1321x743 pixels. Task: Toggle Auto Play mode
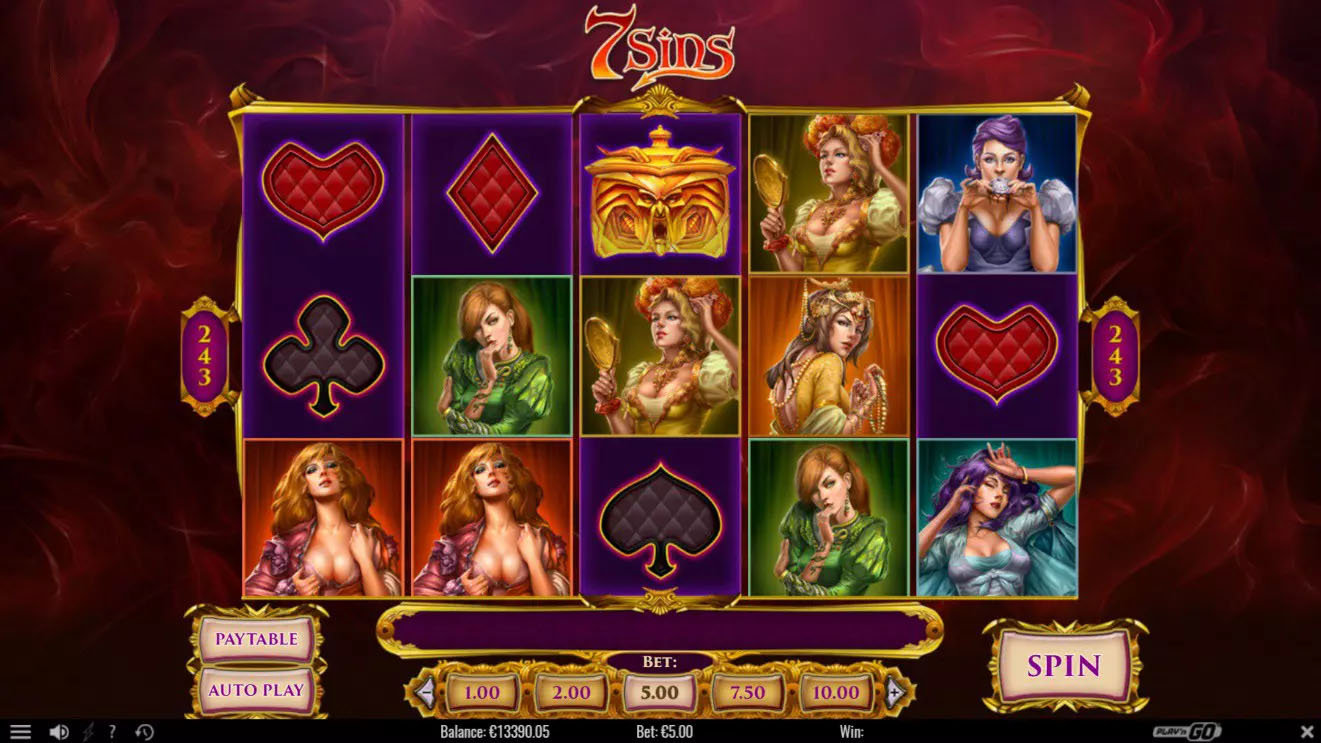[x=255, y=689]
